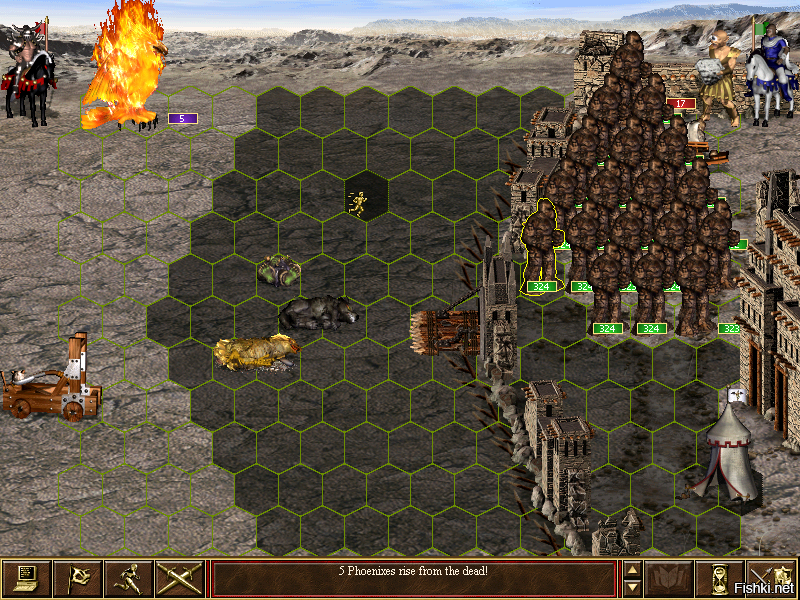Turn on auto-combat with crossed swords
800x600 pixels.
[180, 578]
